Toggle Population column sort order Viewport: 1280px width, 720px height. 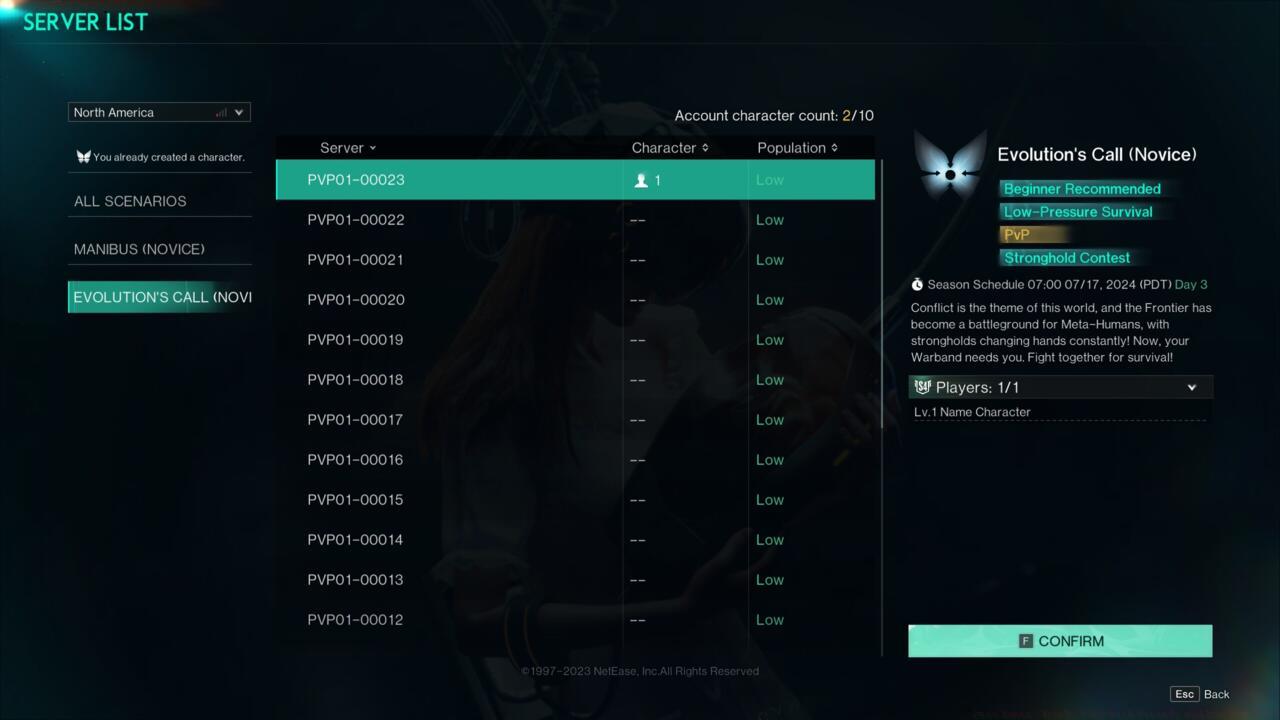click(833, 147)
